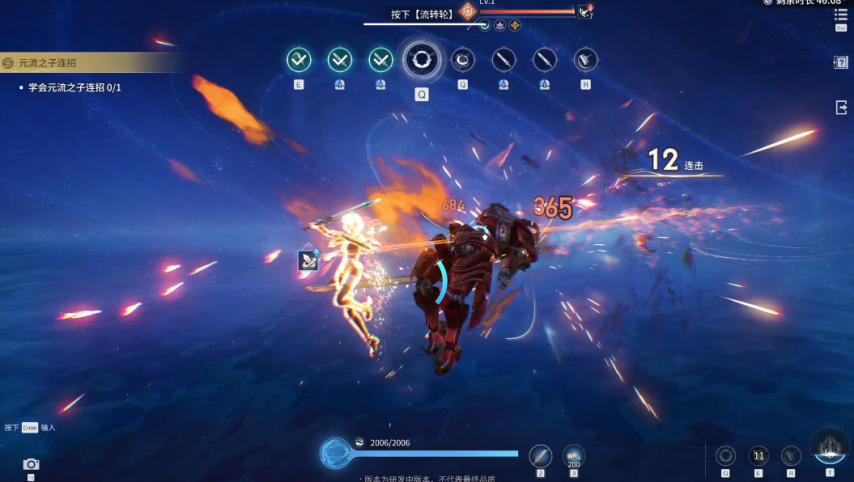Click the enemy target portrait icon
This screenshot has width=854, height=482.
(583, 12)
